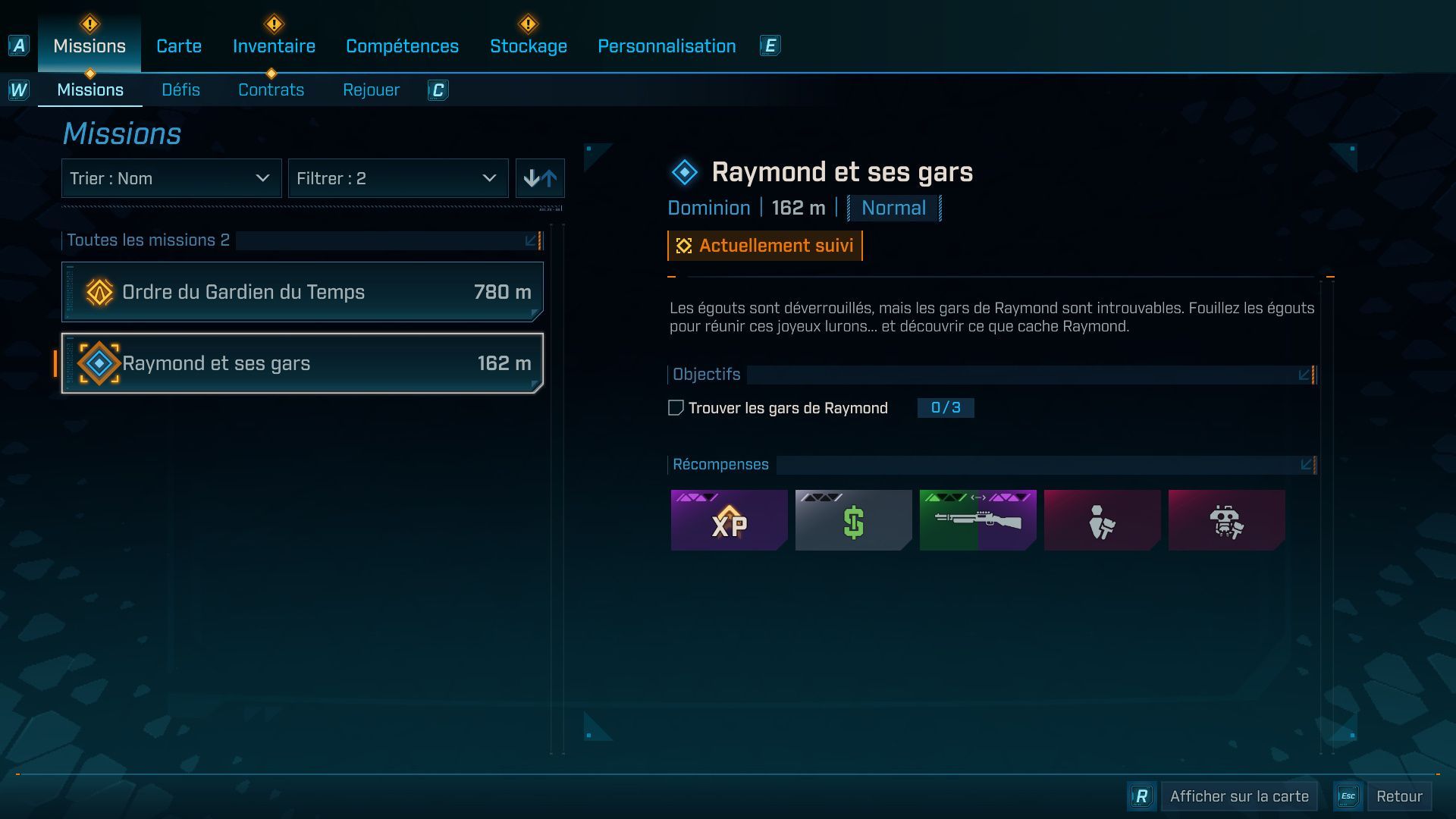Click the sort direction arrows icon
1456x819 pixels.
(540, 178)
